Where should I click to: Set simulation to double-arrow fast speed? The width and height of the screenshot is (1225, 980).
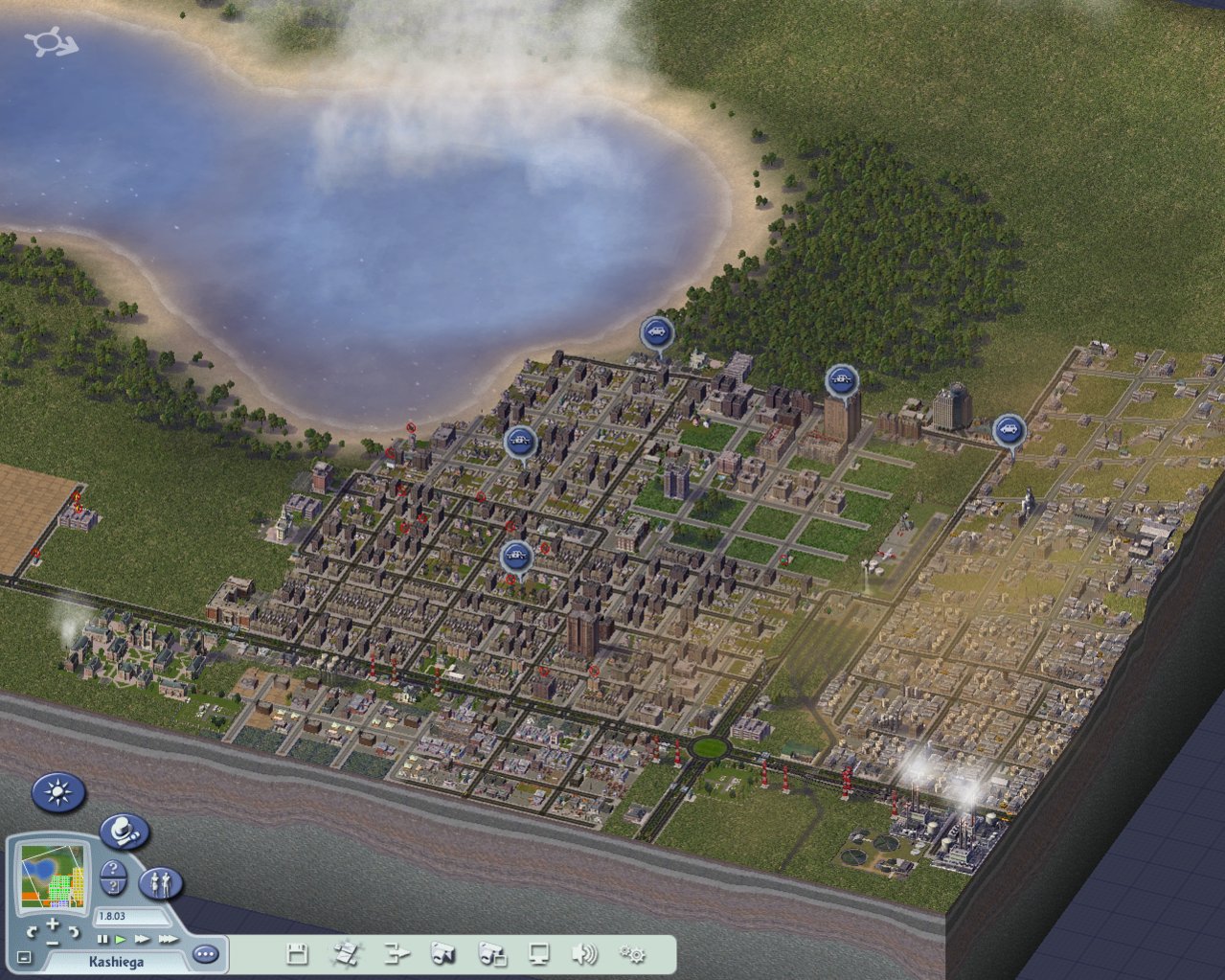click(142, 940)
